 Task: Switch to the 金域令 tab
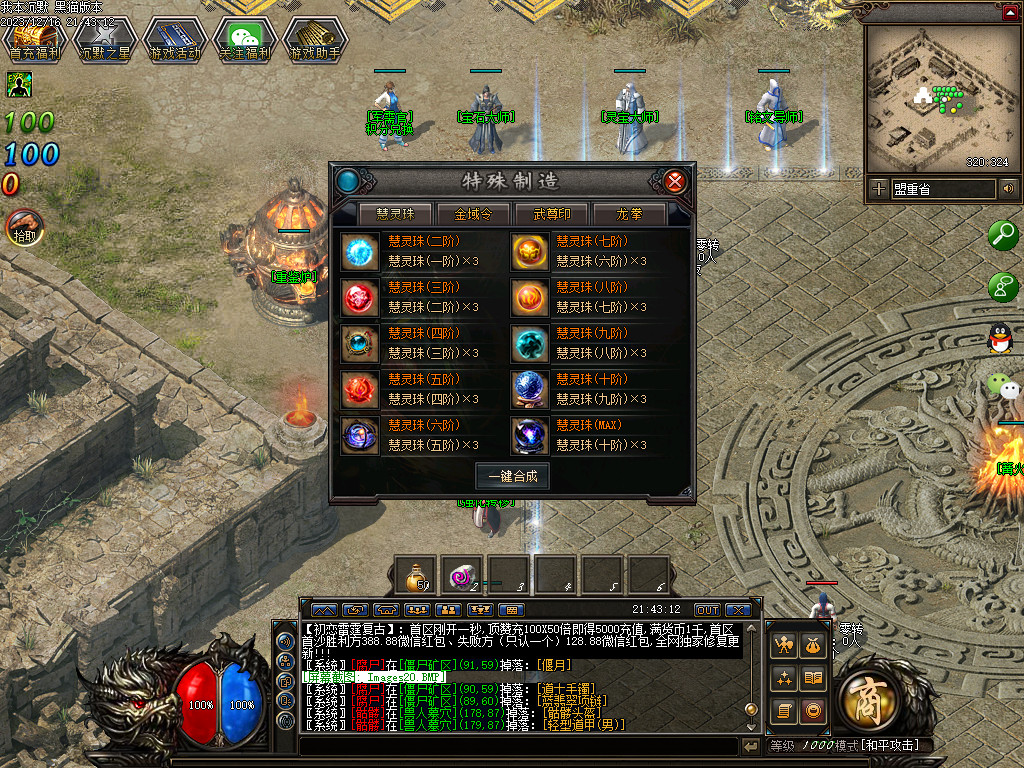pyautogui.click(x=474, y=214)
